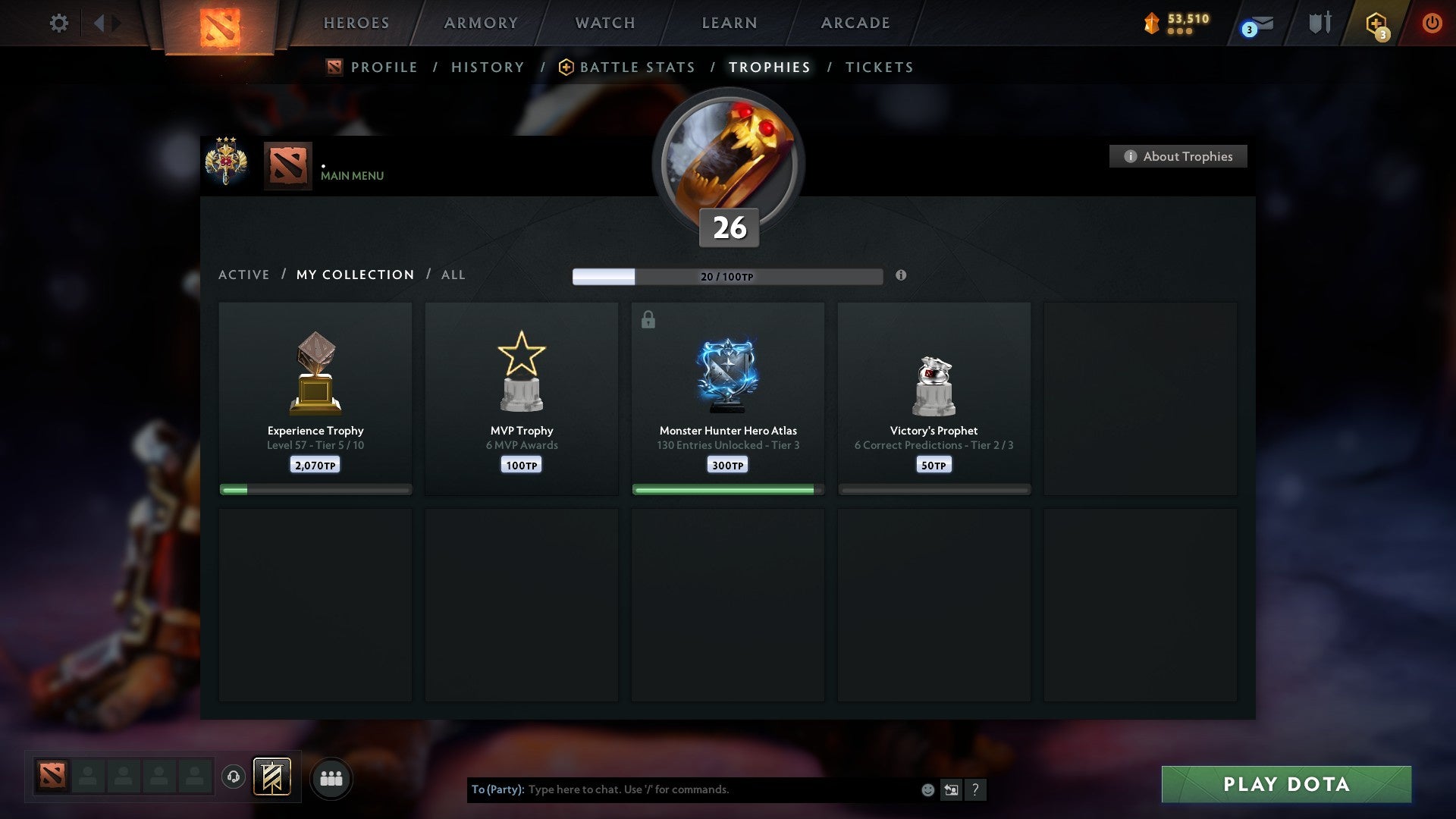Image resolution: width=1456 pixels, height=819 pixels.
Task: Click the chat channel share toggle icon
Action: click(951, 789)
